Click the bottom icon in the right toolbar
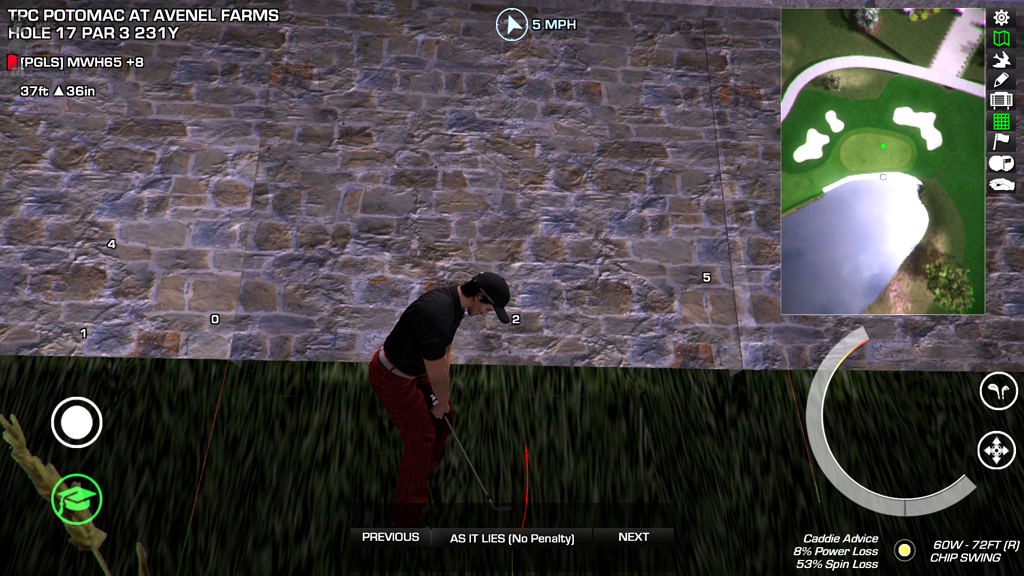The width and height of the screenshot is (1024, 576). tap(1001, 184)
